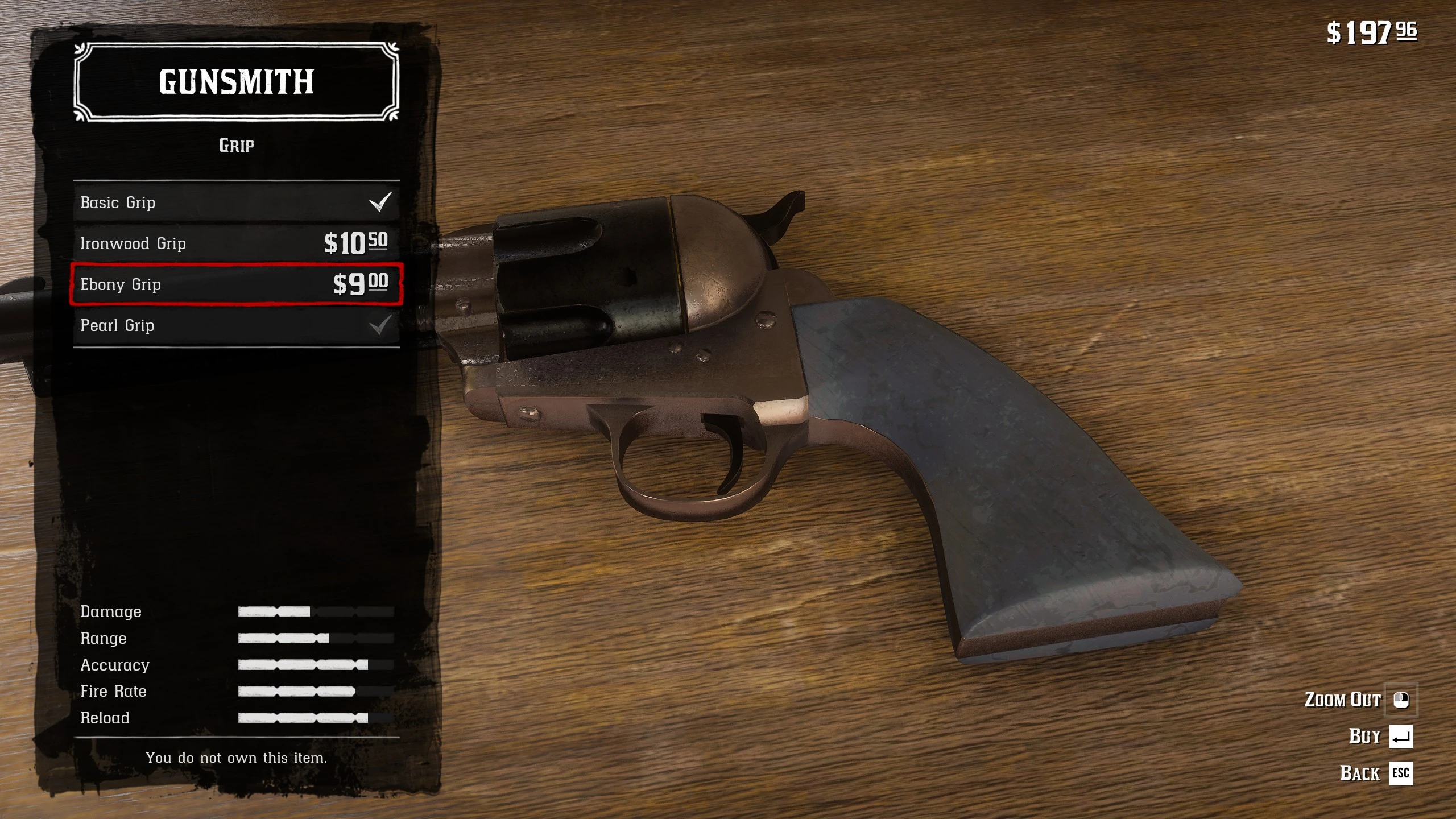1456x819 pixels.
Task: Select the Pearl Grip option
Action: (x=236, y=325)
